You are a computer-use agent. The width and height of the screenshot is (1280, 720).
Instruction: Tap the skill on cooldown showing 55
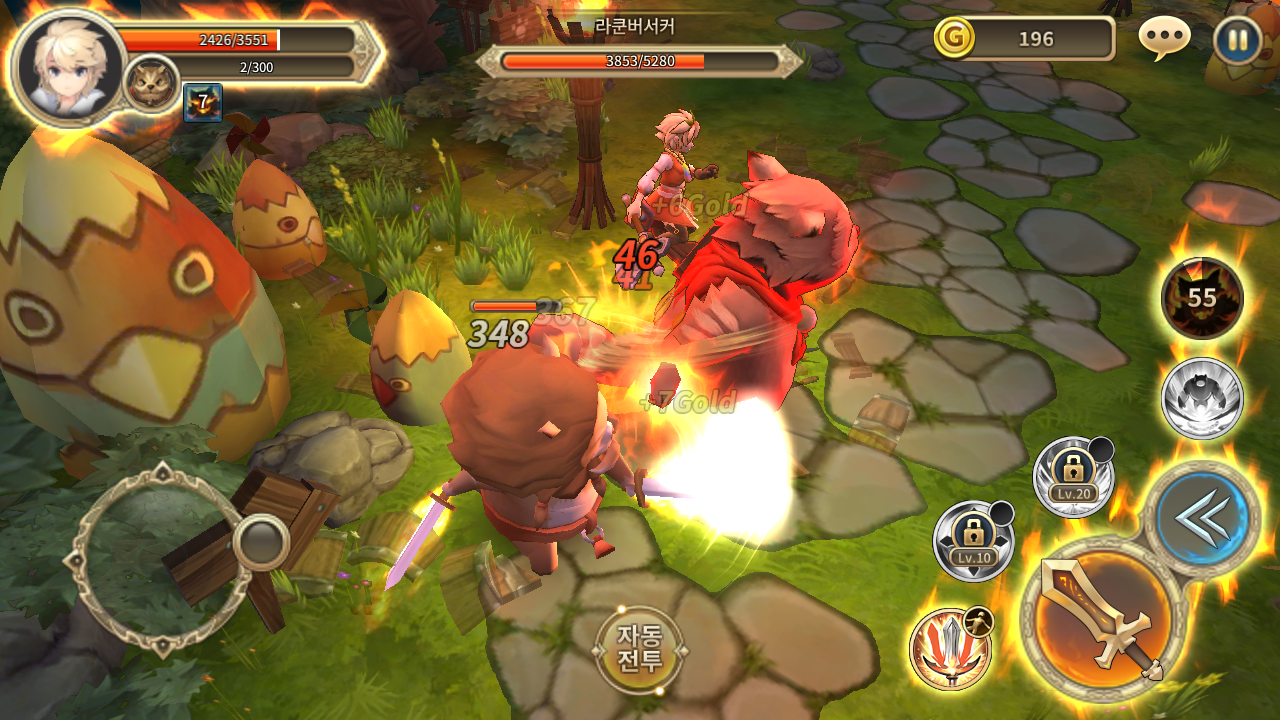click(x=1202, y=298)
